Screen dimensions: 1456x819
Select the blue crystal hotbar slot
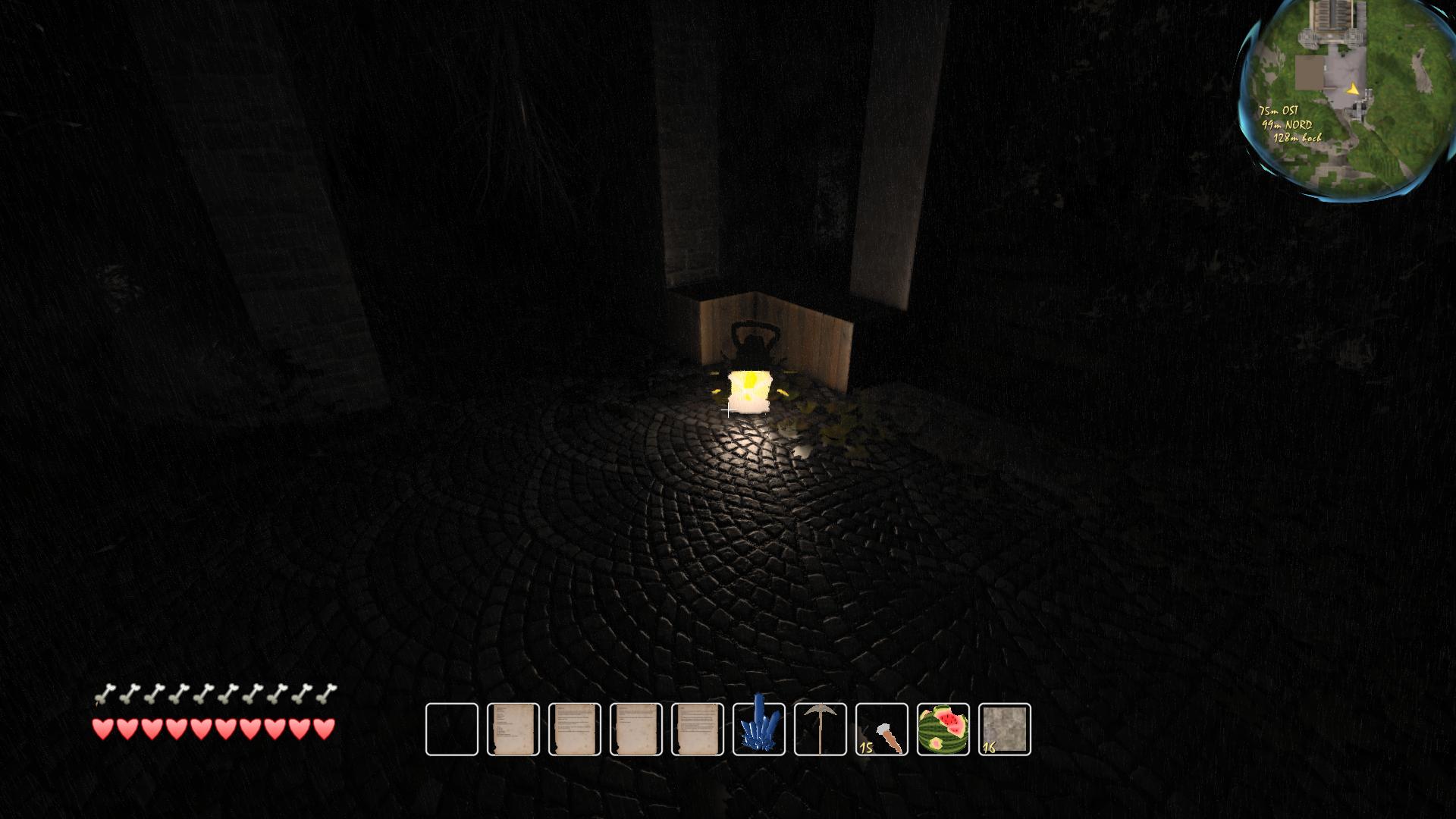[x=759, y=730]
